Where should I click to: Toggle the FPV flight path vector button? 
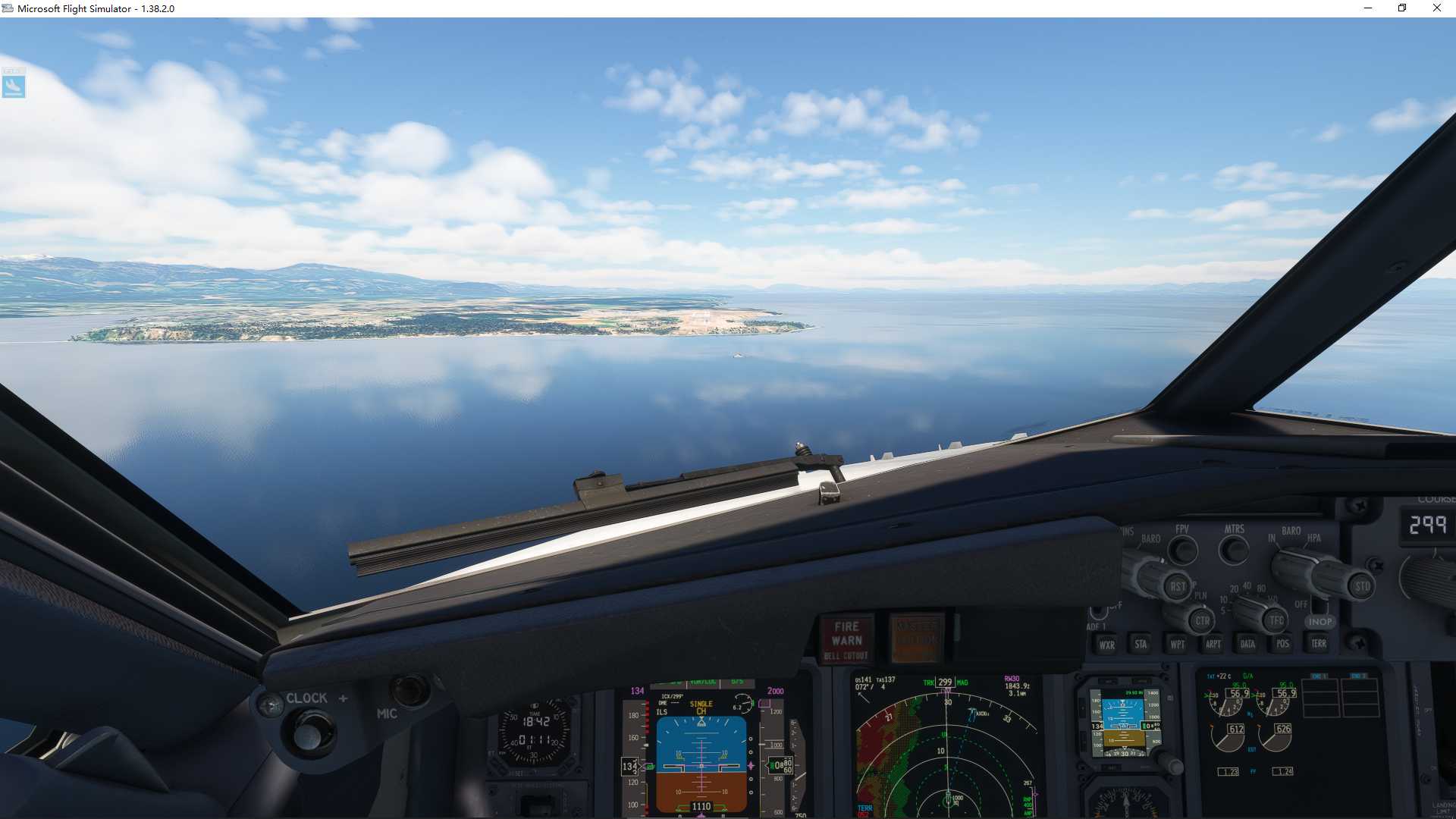click(x=1183, y=550)
